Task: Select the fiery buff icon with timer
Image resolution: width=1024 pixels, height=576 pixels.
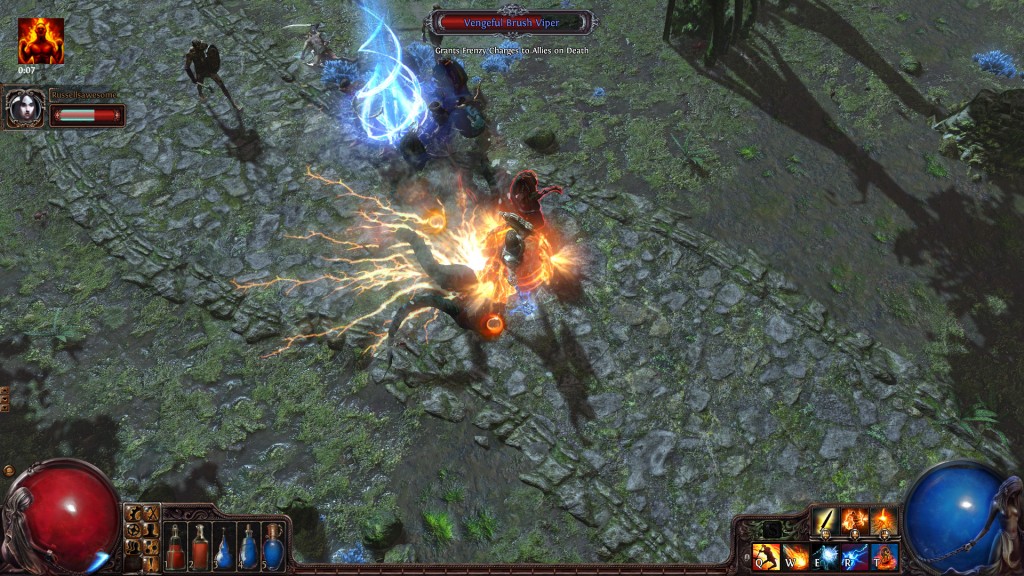Action: pyautogui.click(x=40, y=40)
